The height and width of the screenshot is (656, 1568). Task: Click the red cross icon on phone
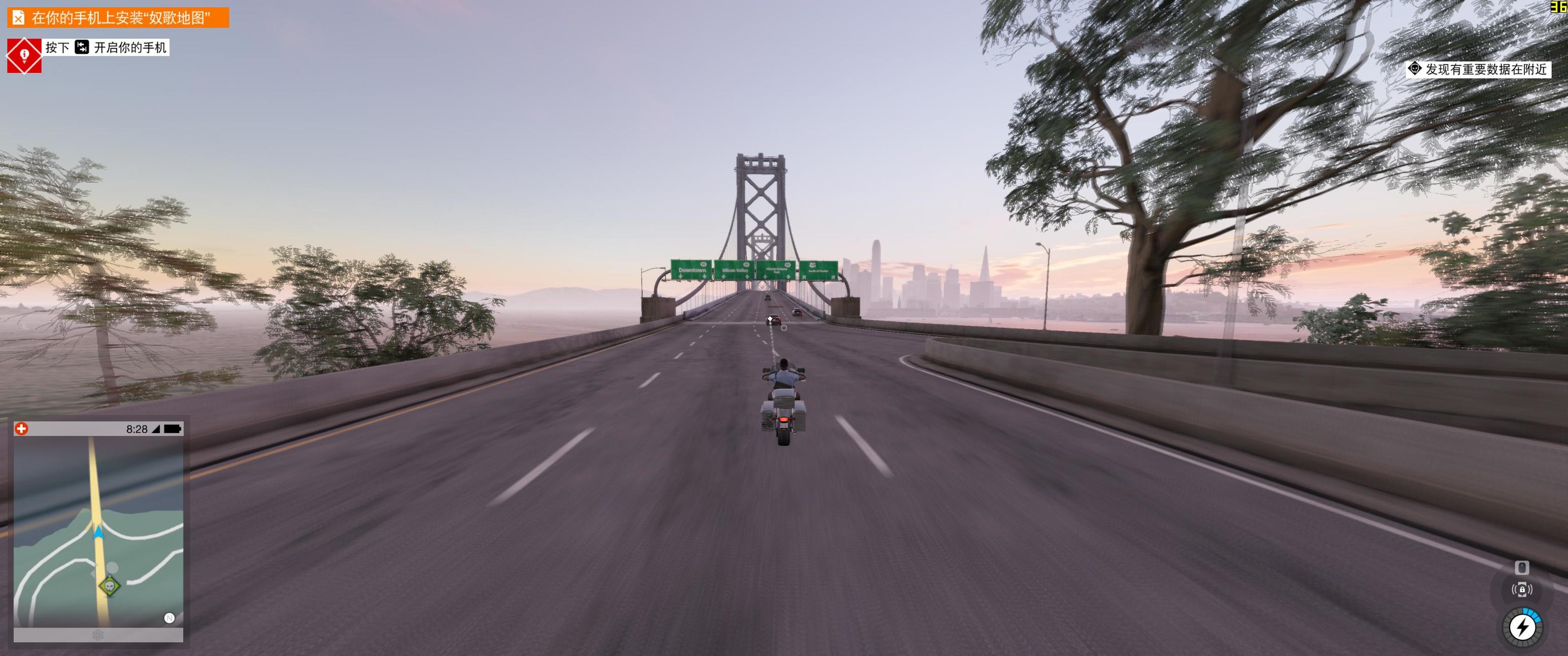pos(21,429)
